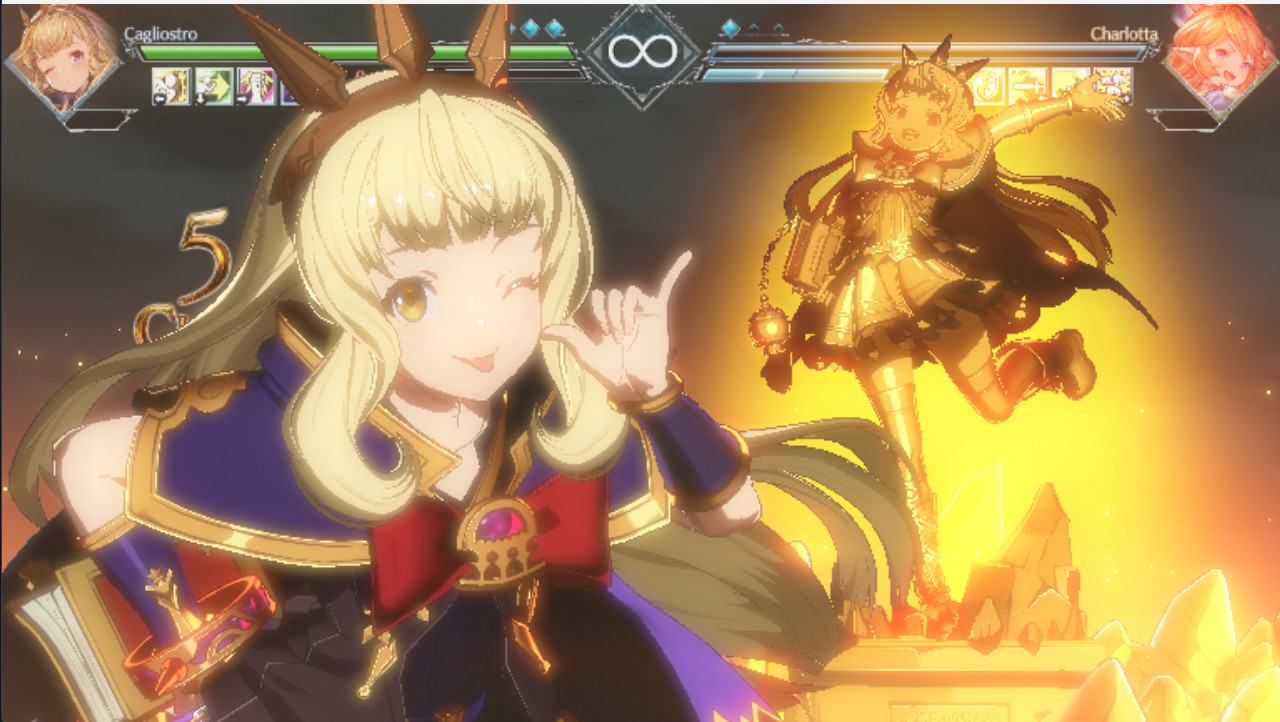
Task: Select Cagliostro's first skill cooldown icon
Action: click(x=170, y=85)
